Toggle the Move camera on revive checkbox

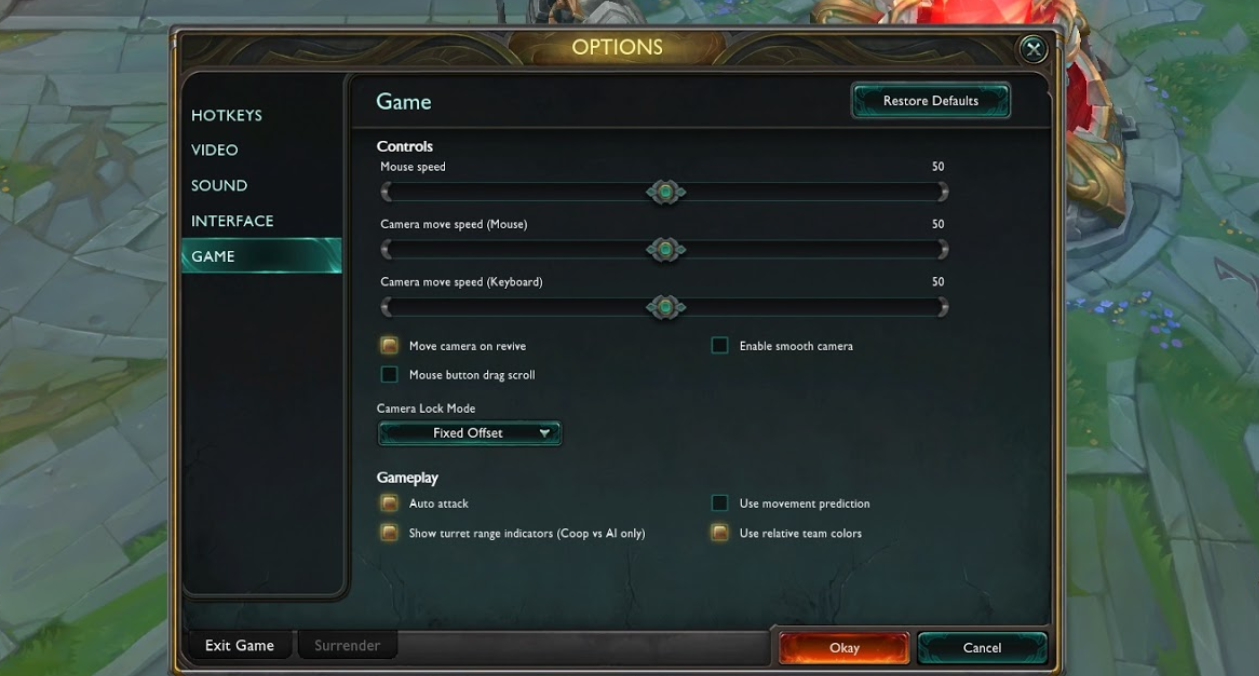(x=389, y=346)
